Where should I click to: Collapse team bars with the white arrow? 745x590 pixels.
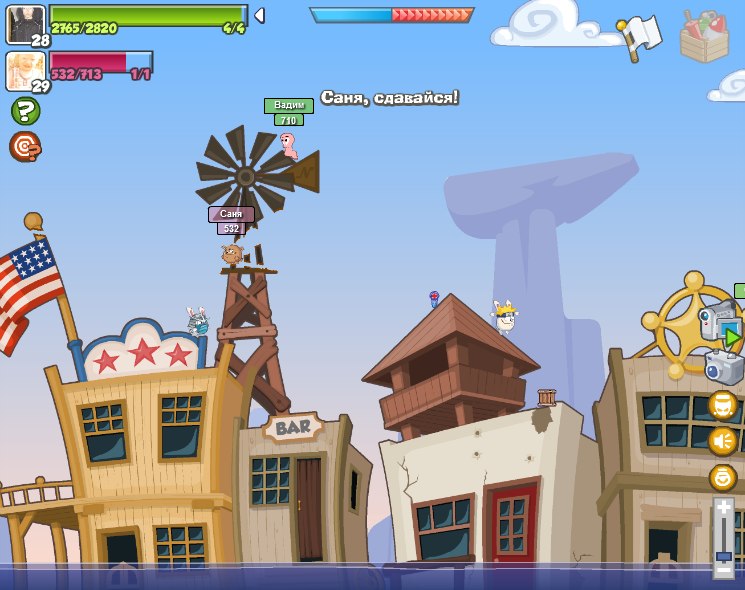tap(259, 15)
